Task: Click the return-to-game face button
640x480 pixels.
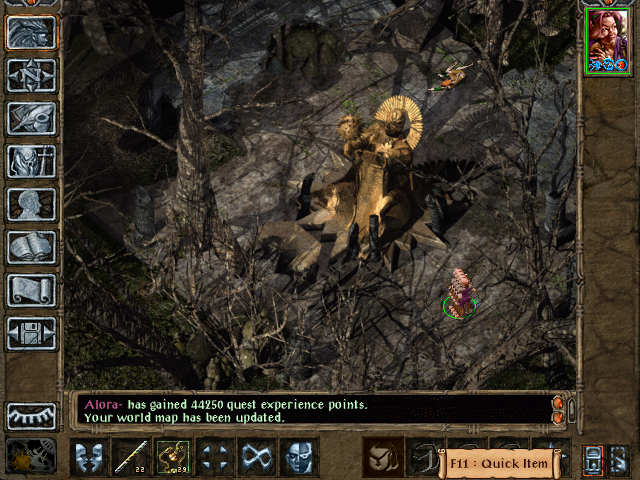Action: [x=31, y=32]
